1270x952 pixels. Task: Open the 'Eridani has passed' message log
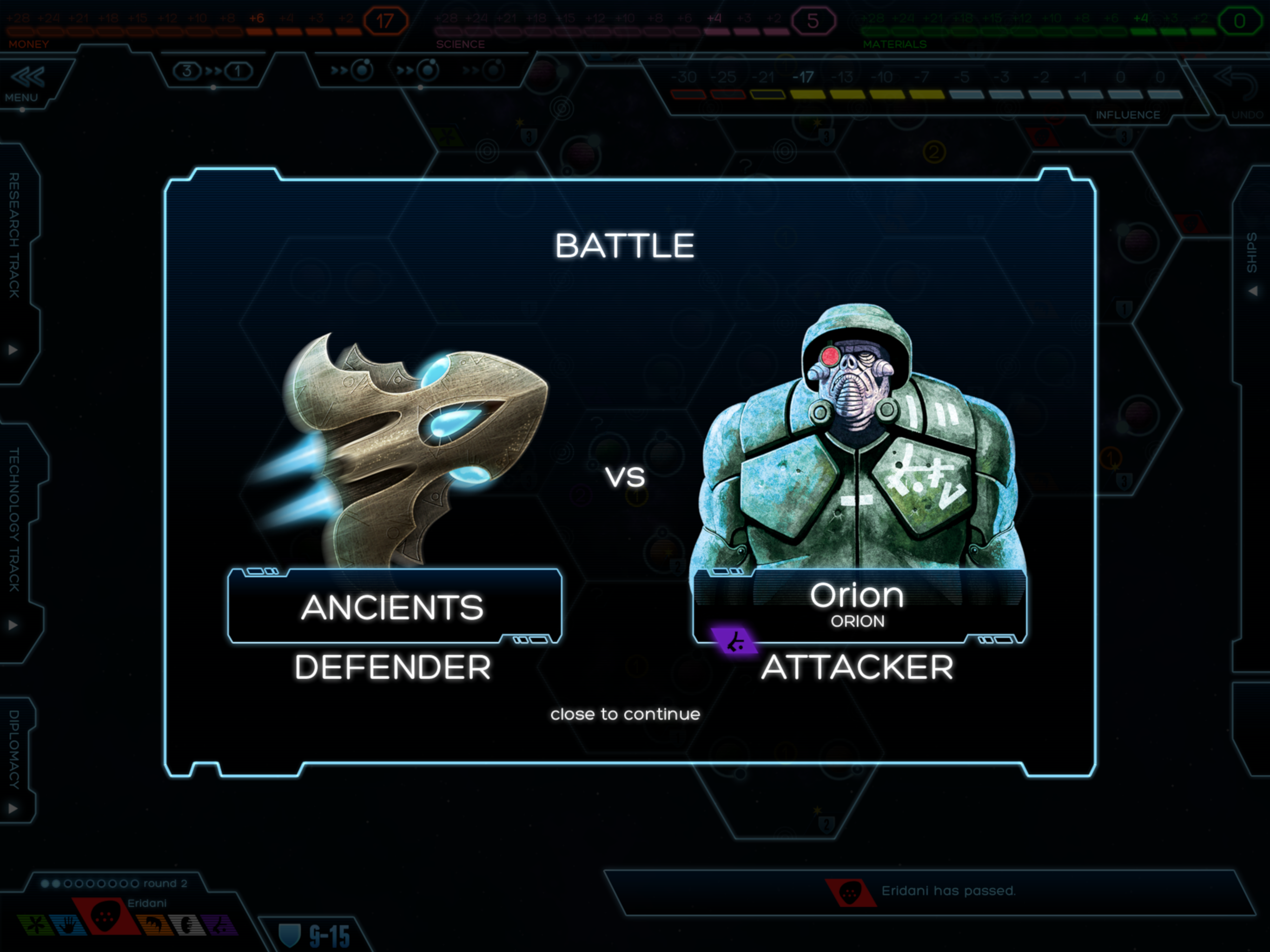[930, 891]
